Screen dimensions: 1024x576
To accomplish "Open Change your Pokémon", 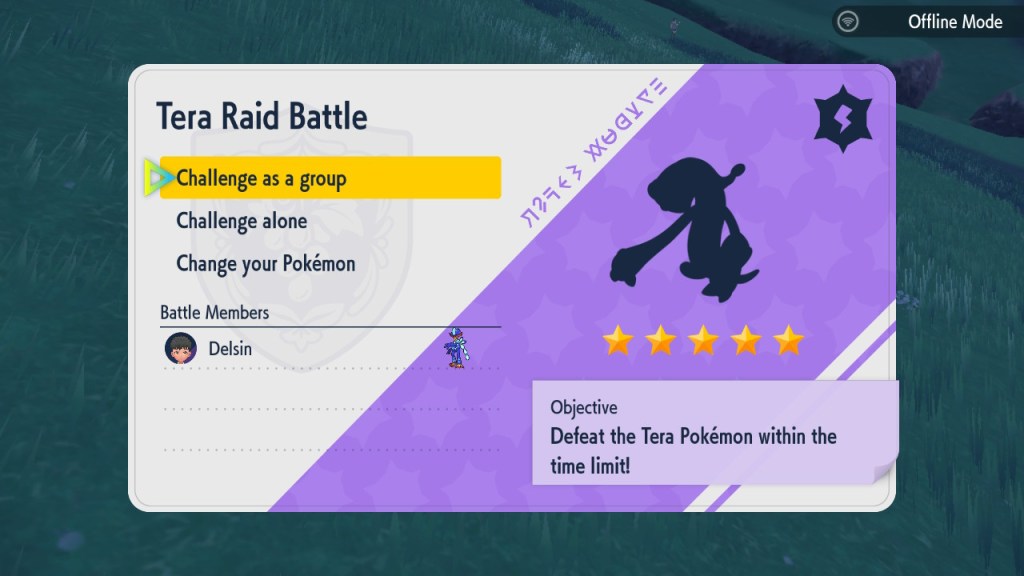I will tap(266, 264).
